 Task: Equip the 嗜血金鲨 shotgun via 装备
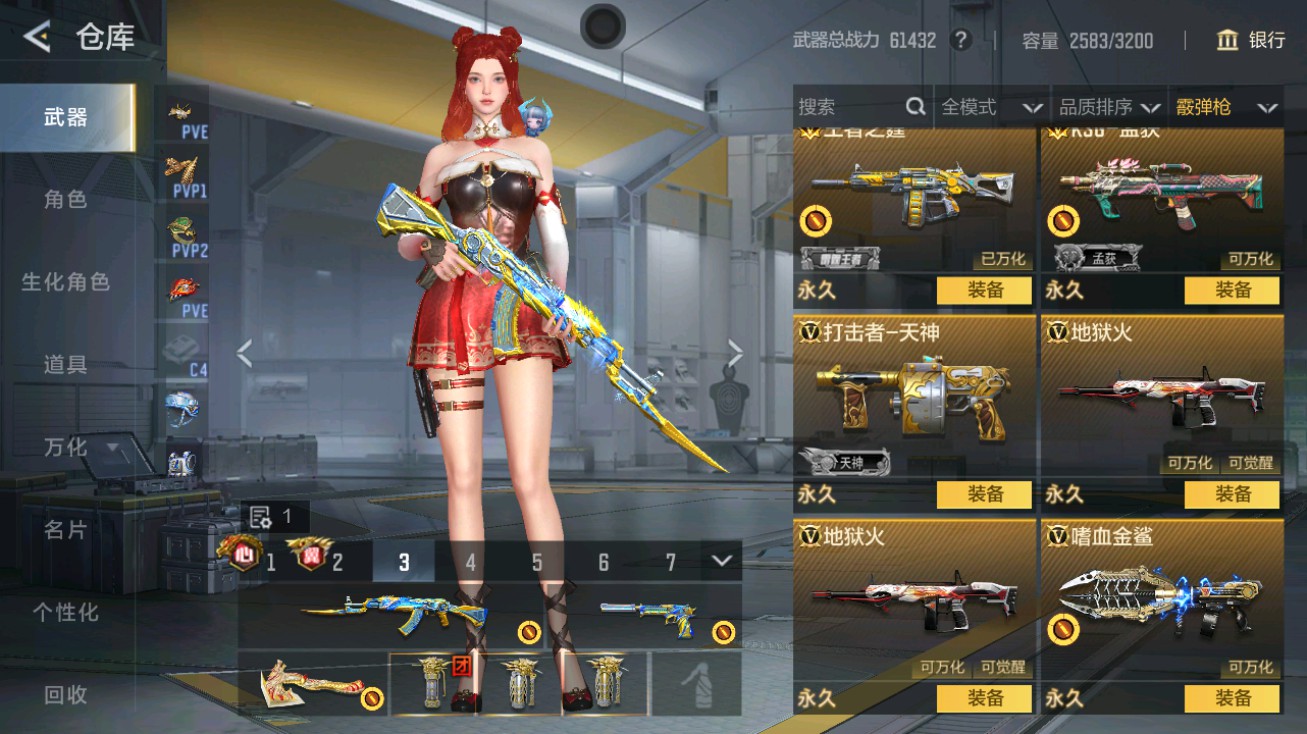point(1230,700)
